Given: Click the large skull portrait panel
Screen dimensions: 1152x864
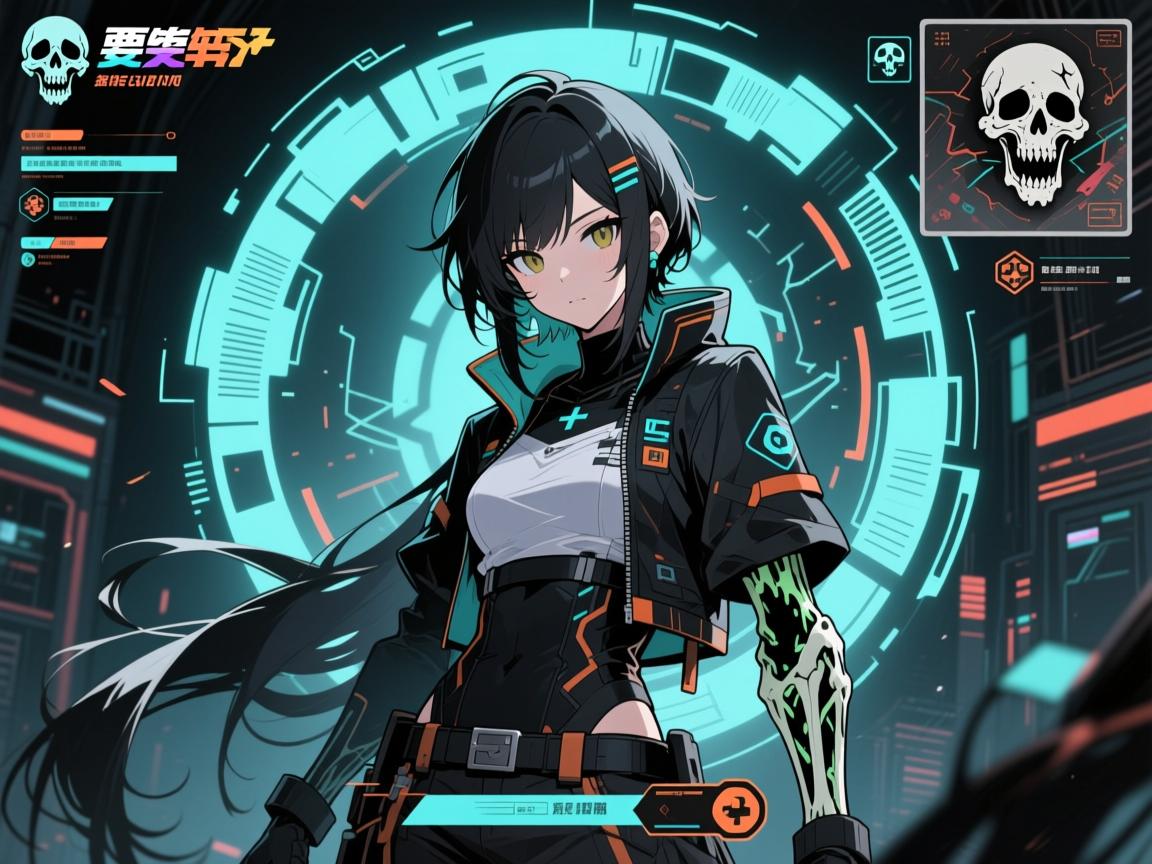Looking at the screenshot, I should click(x=1025, y=127).
